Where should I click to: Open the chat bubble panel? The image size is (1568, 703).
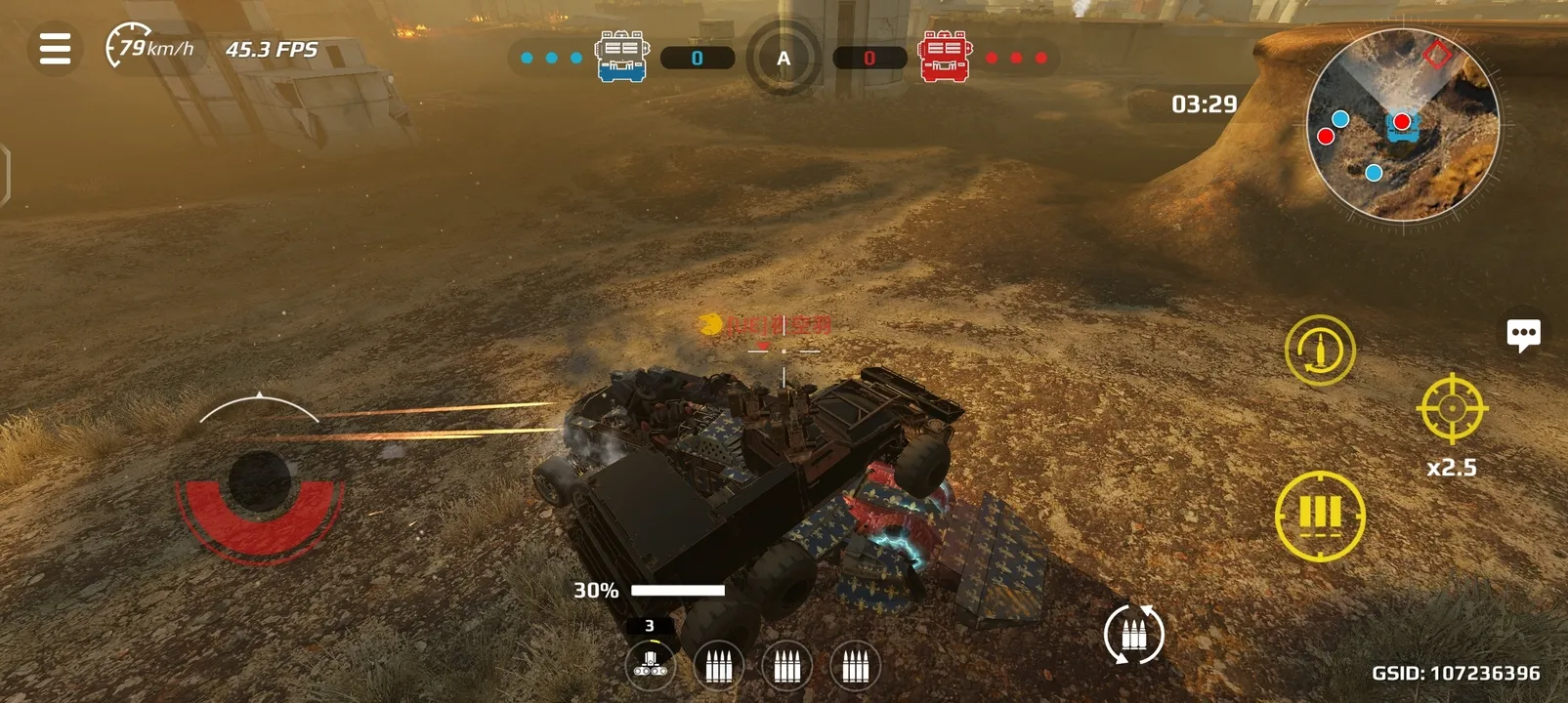[1524, 337]
